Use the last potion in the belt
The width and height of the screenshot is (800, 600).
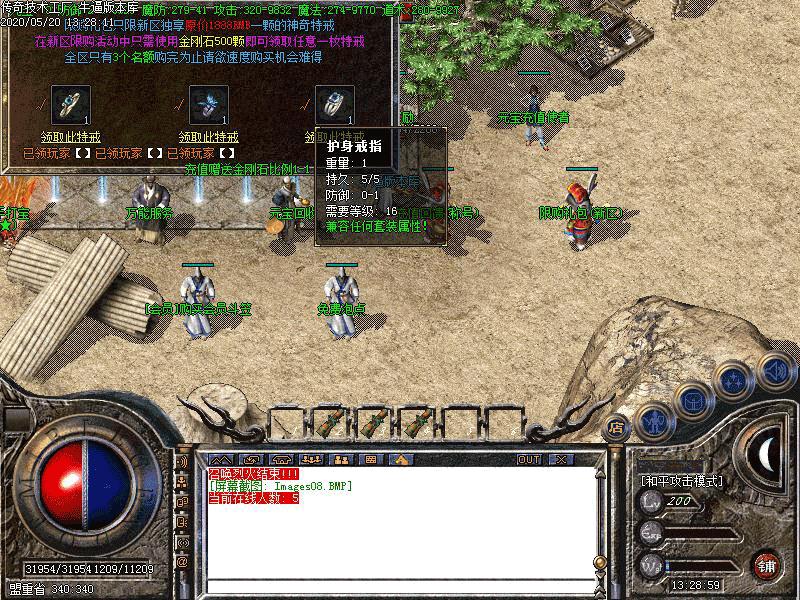pos(418,420)
